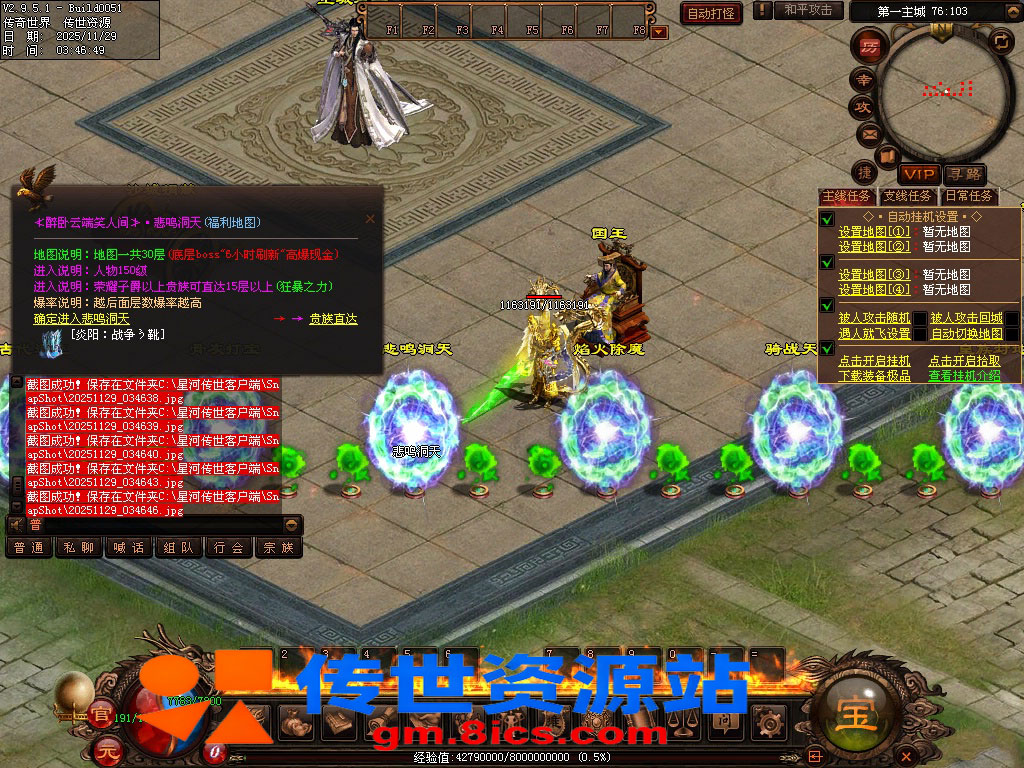Open the VIP panel
Screen dimensions: 1024x768
click(918, 175)
